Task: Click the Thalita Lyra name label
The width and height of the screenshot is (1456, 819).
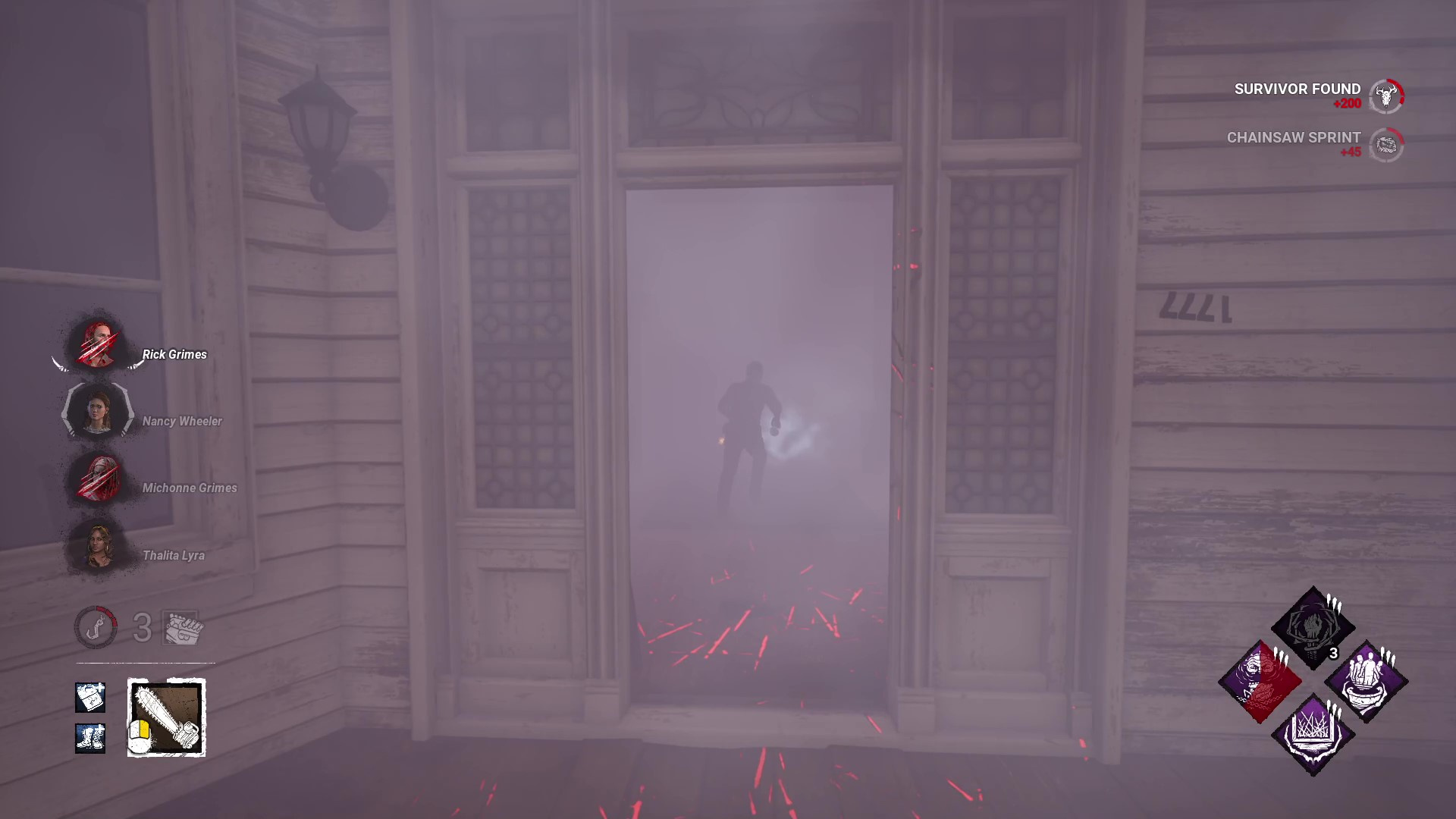Action: point(173,555)
